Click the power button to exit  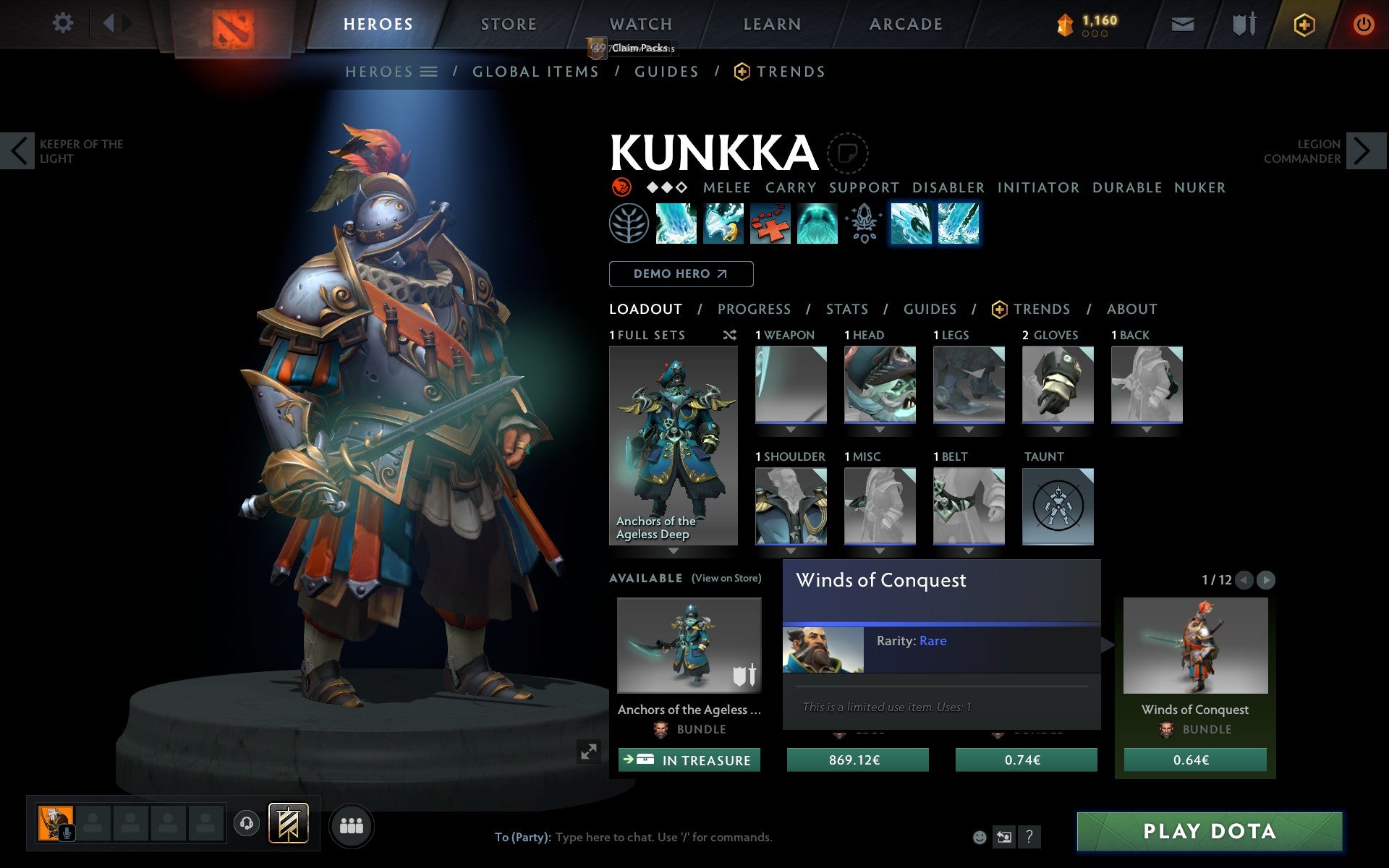[x=1363, y=23]
